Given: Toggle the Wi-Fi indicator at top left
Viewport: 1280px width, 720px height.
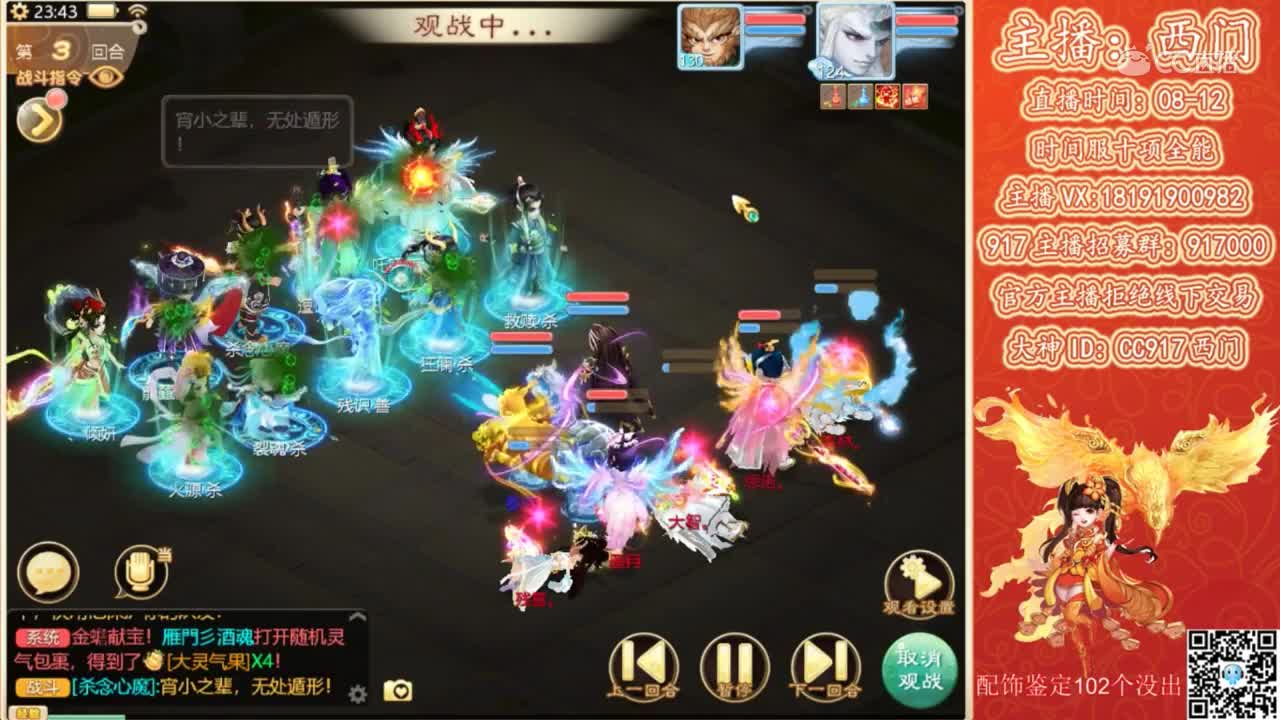Looking at the screenshot, I should click(x=138, y=12).
